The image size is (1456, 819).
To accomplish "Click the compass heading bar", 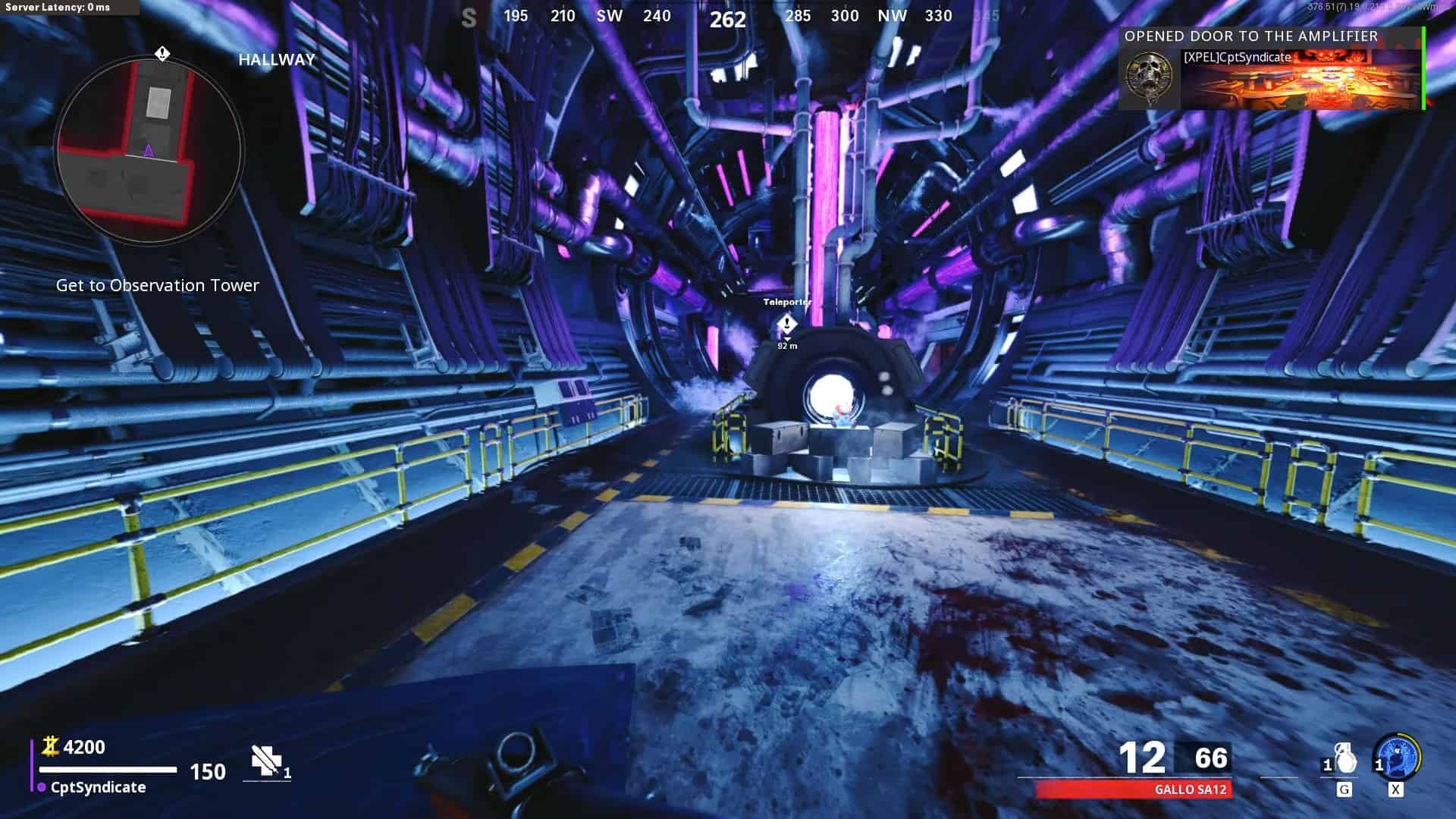I will [728, 17].
